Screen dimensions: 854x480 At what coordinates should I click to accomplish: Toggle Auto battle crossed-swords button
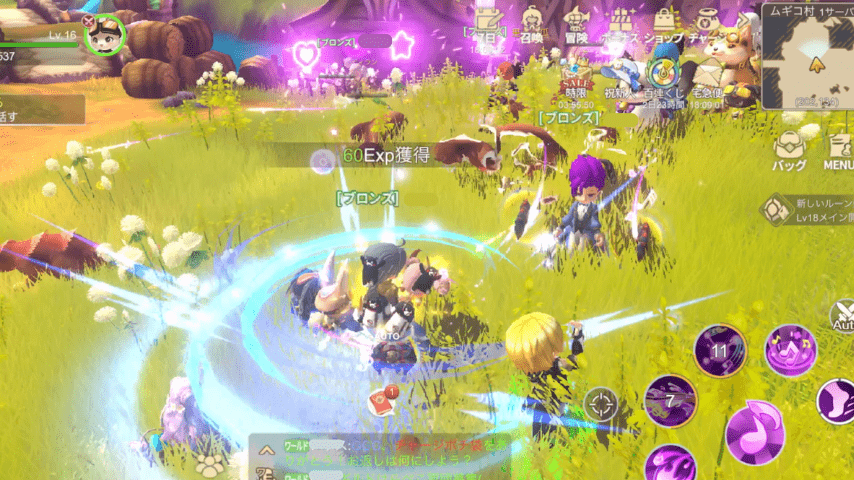coord(843,316)
